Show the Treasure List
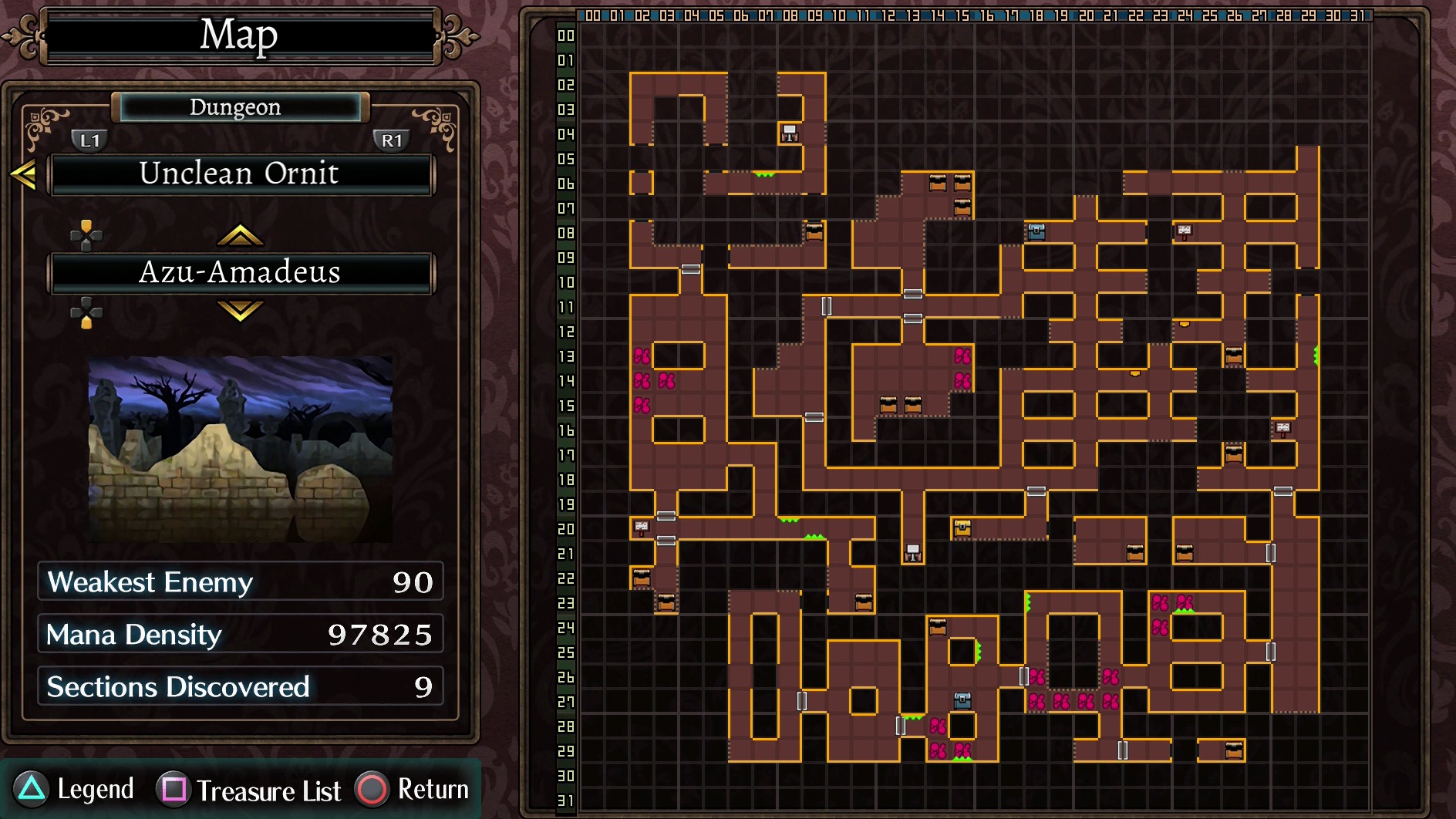The width and height of the screenshot is (1456, 819). 249,790
